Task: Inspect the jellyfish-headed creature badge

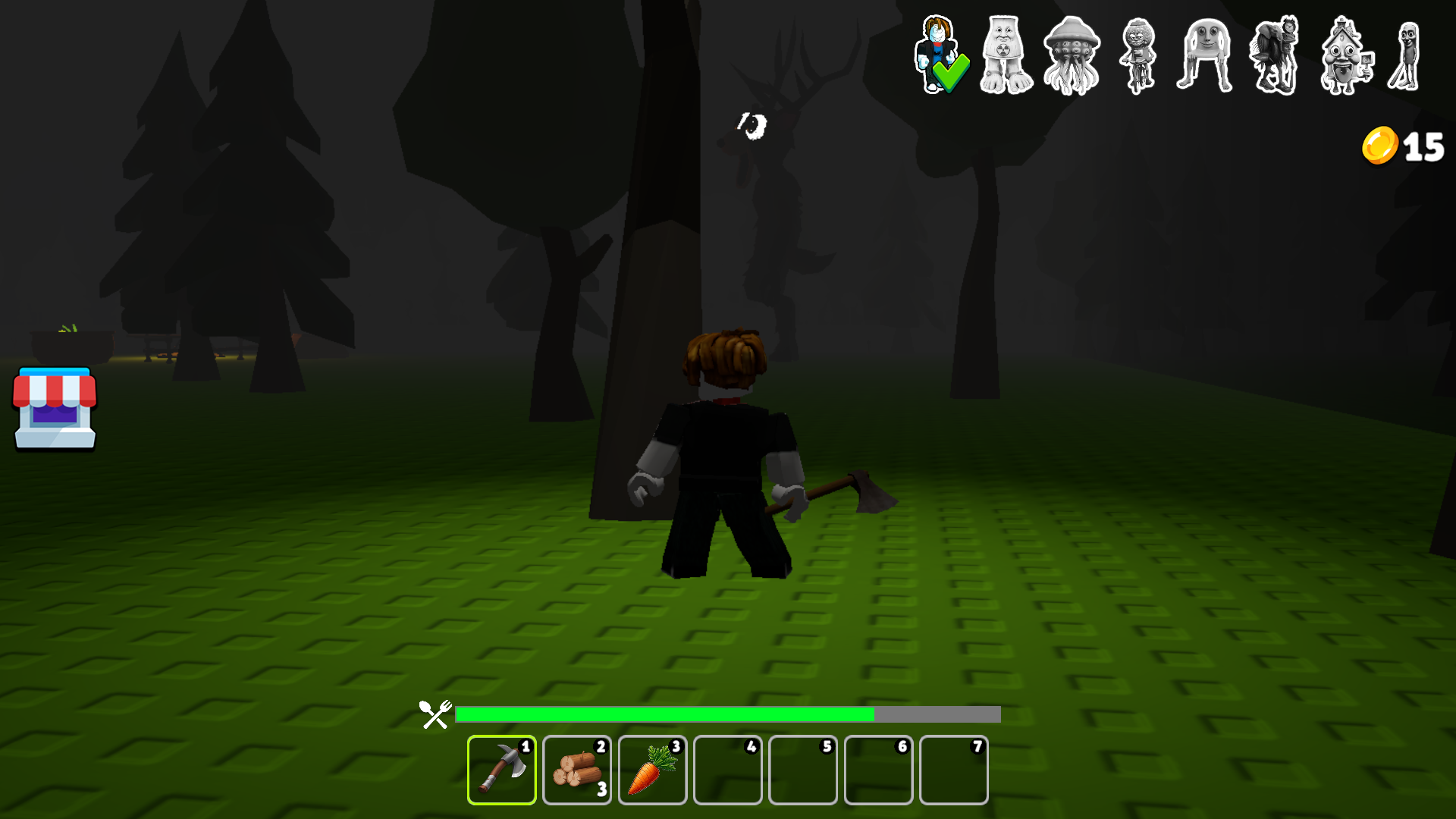Action: tap(1071, 53)
